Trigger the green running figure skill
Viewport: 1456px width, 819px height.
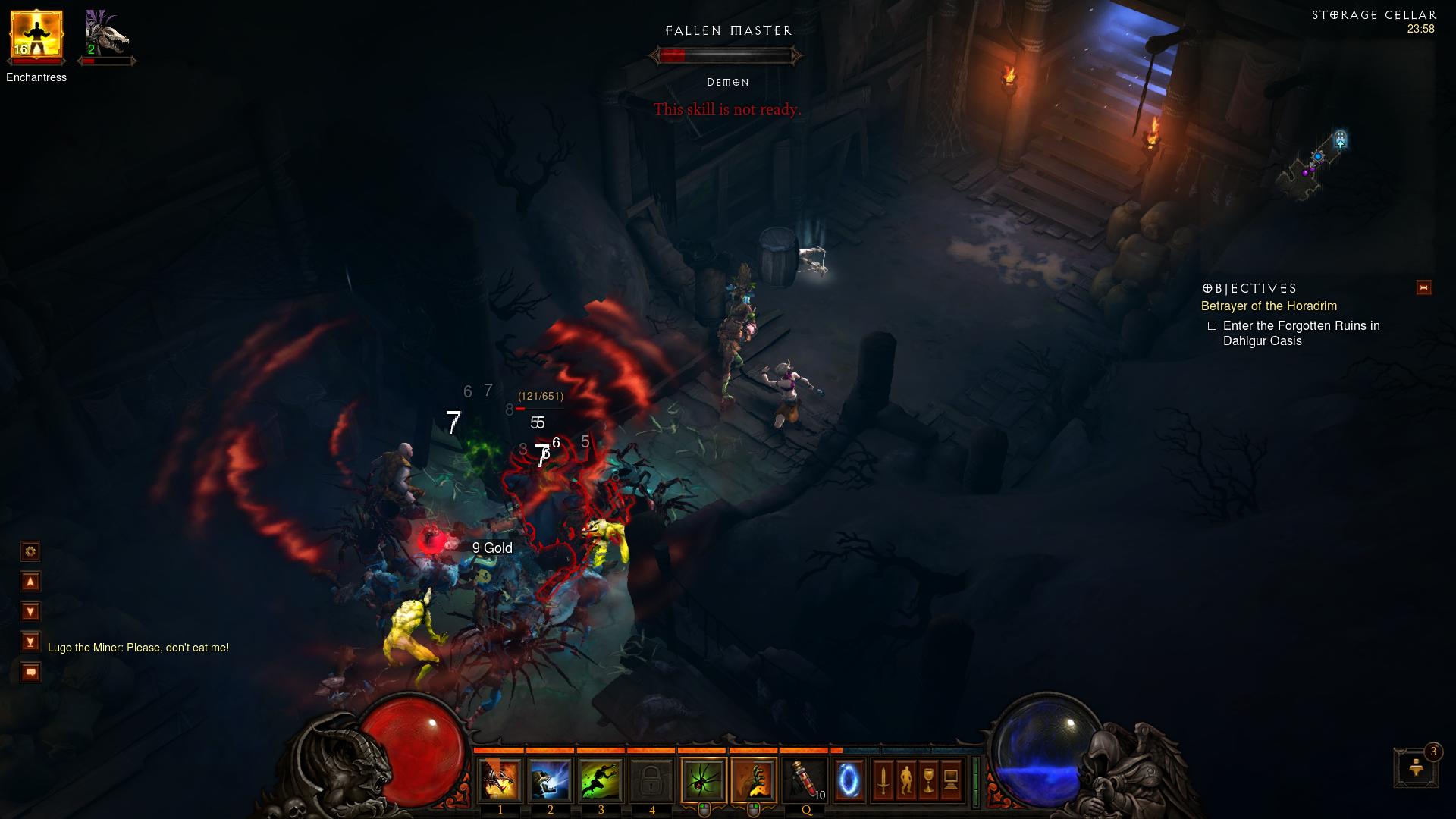pos(601,780)
